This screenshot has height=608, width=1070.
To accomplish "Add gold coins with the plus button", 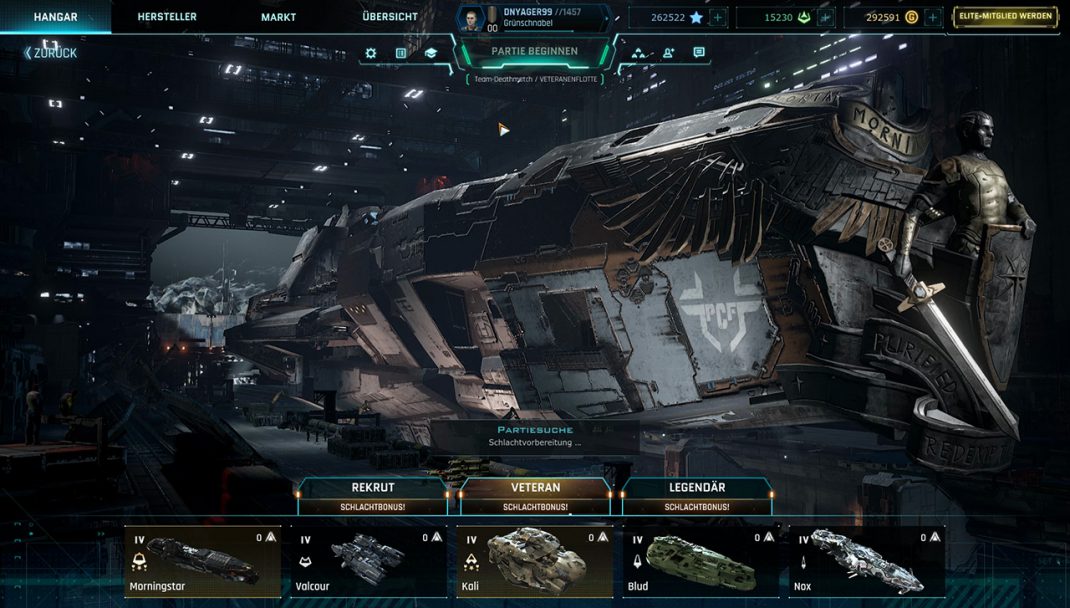I will point(932,17).
